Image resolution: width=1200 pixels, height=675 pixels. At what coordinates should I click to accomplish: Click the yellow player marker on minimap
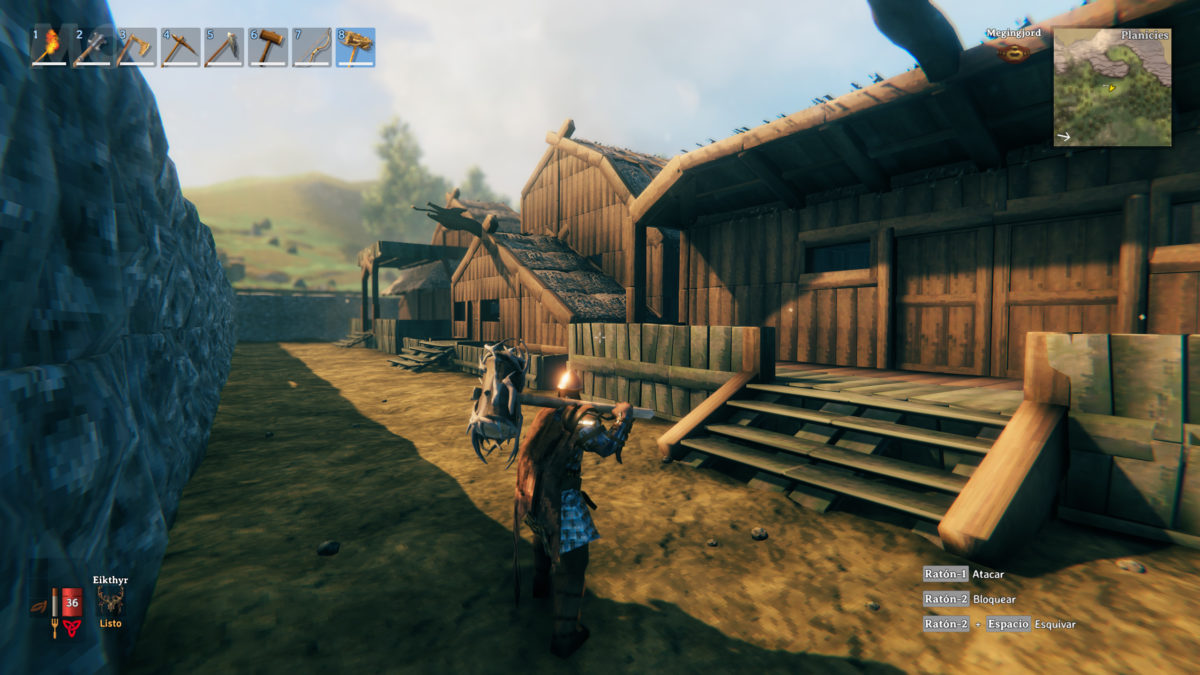(x=1111, y=88)
